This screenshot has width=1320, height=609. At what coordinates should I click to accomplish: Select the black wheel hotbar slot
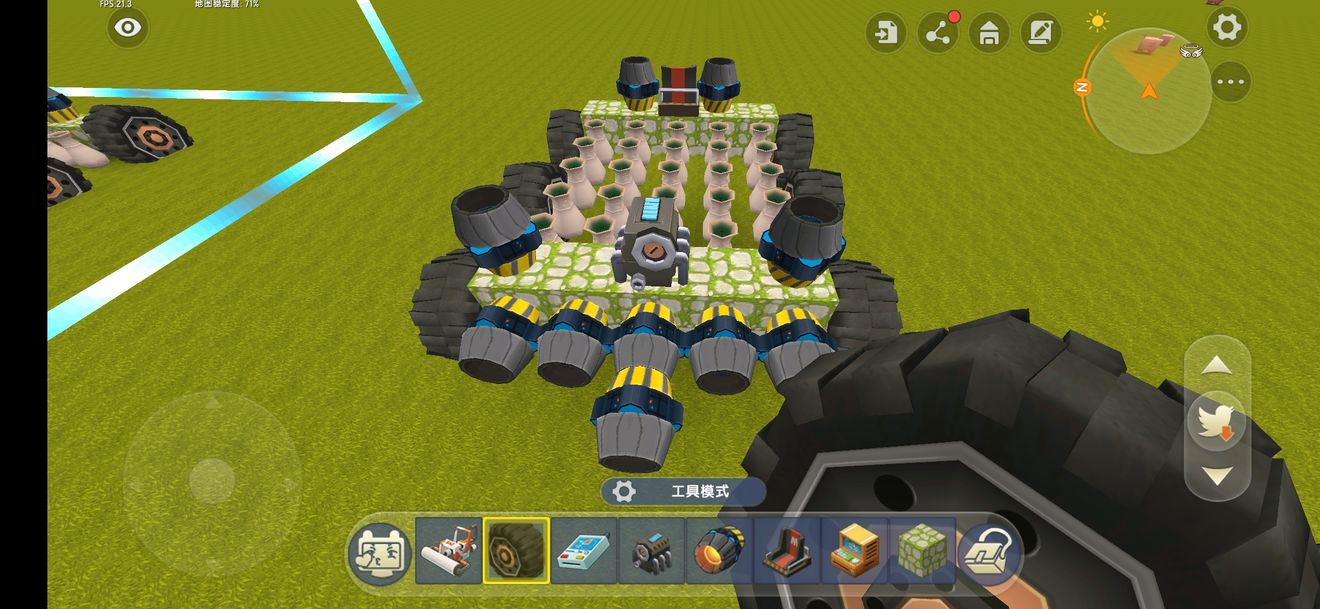[x=516, y=551]
